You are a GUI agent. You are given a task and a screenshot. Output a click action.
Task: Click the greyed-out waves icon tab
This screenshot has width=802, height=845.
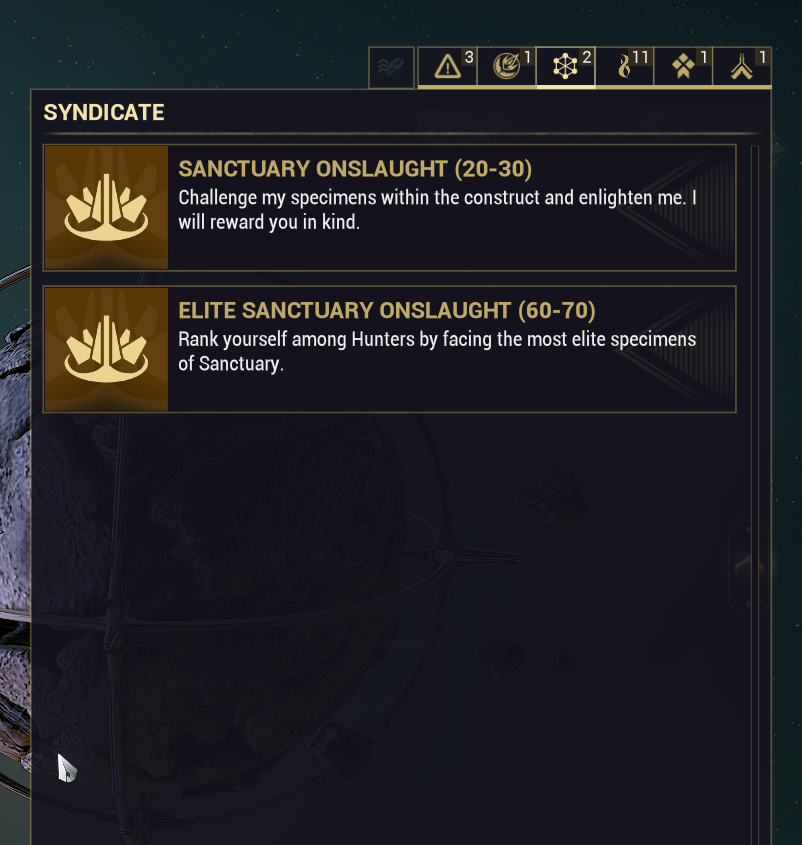391,68
